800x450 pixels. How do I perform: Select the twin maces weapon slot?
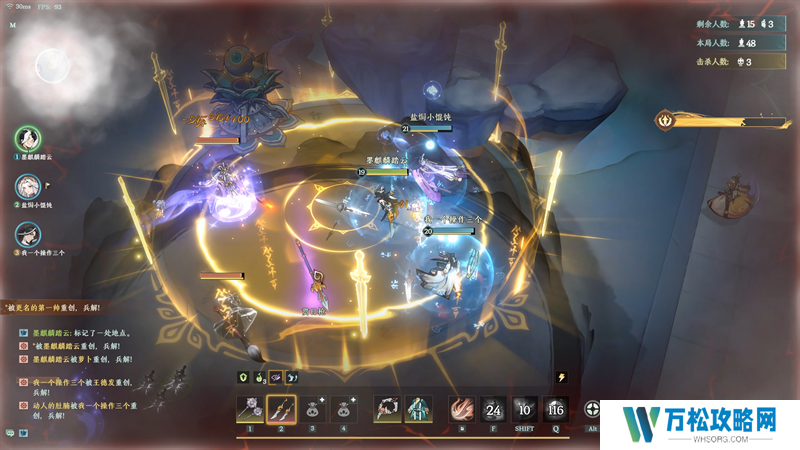click(249, 409)
